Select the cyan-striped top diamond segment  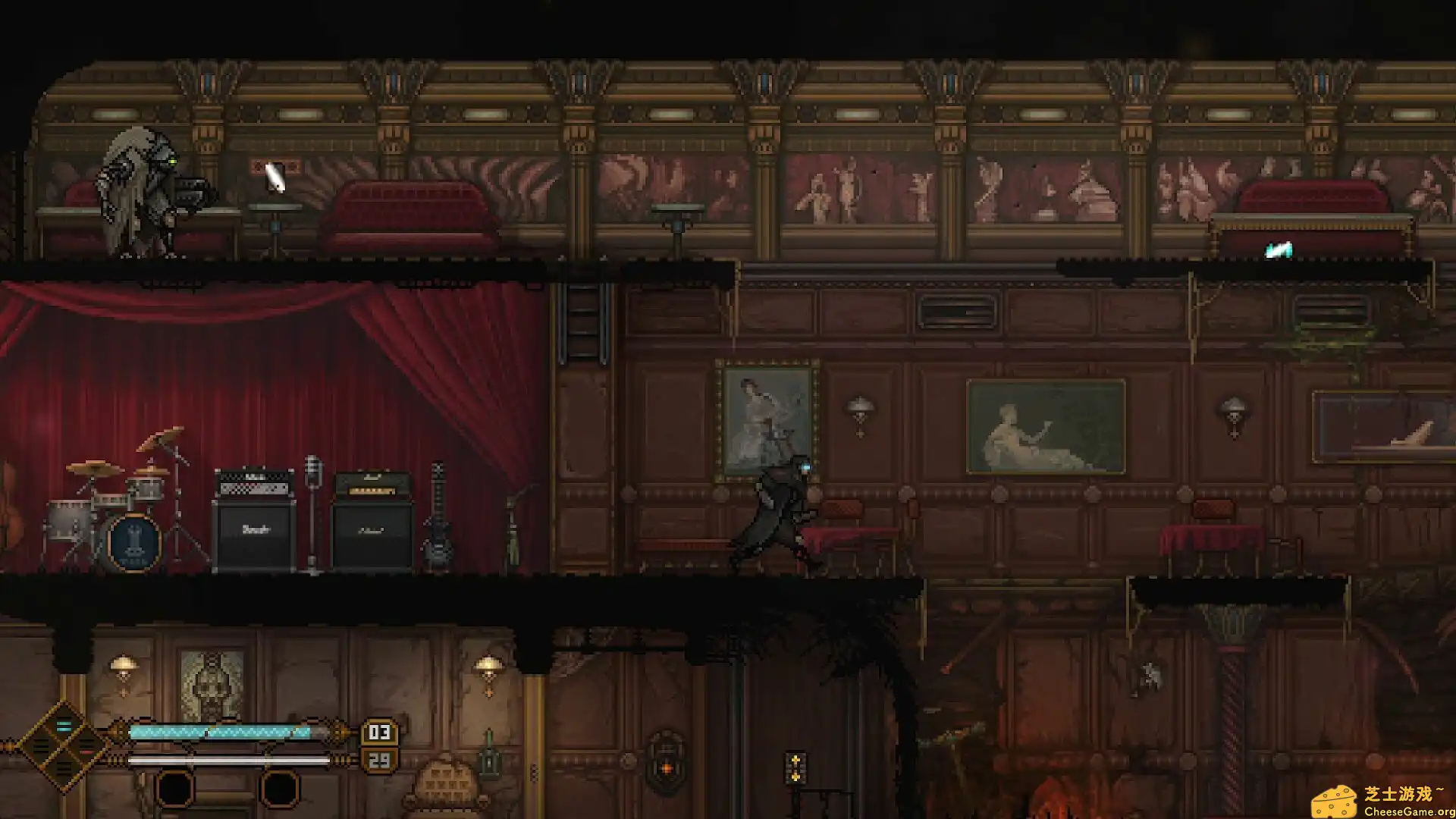coord(64,726)
